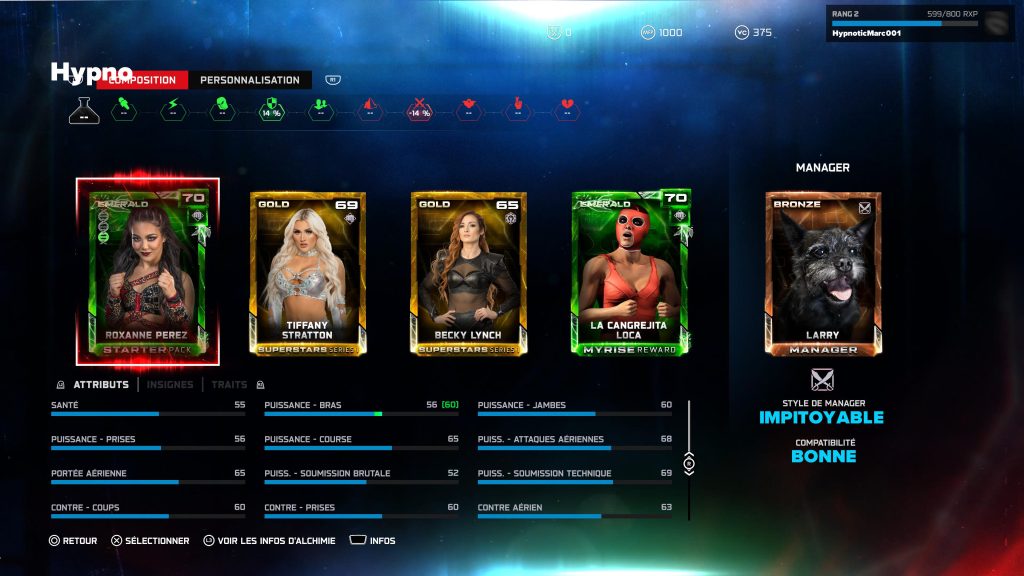Switch to the Insignes tab
Image resolution: width=1024 pixels, height=576 pixels.
tap(170, 384)
